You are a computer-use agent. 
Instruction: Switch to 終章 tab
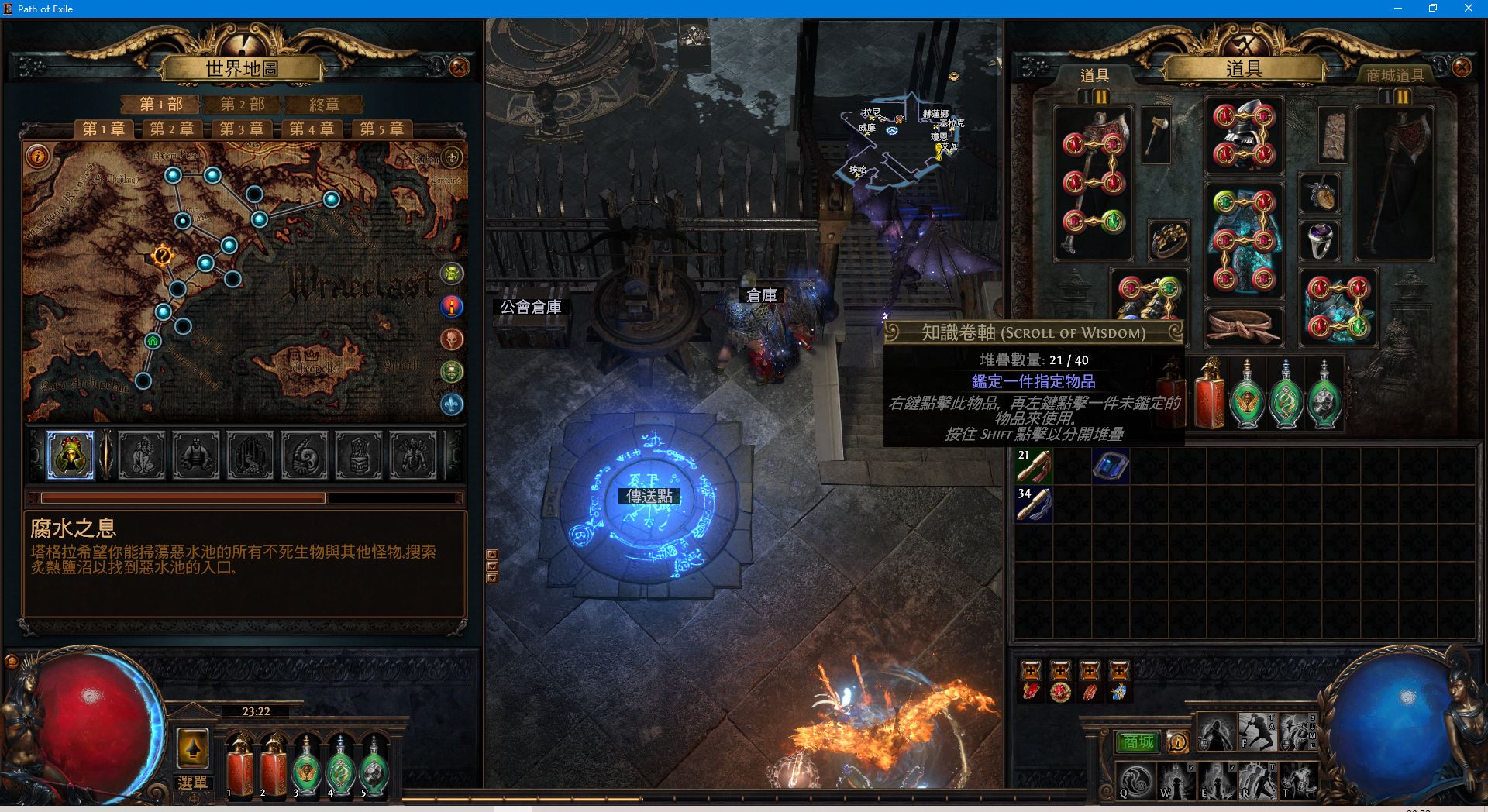pyautogui.click(x=324, y=105)
